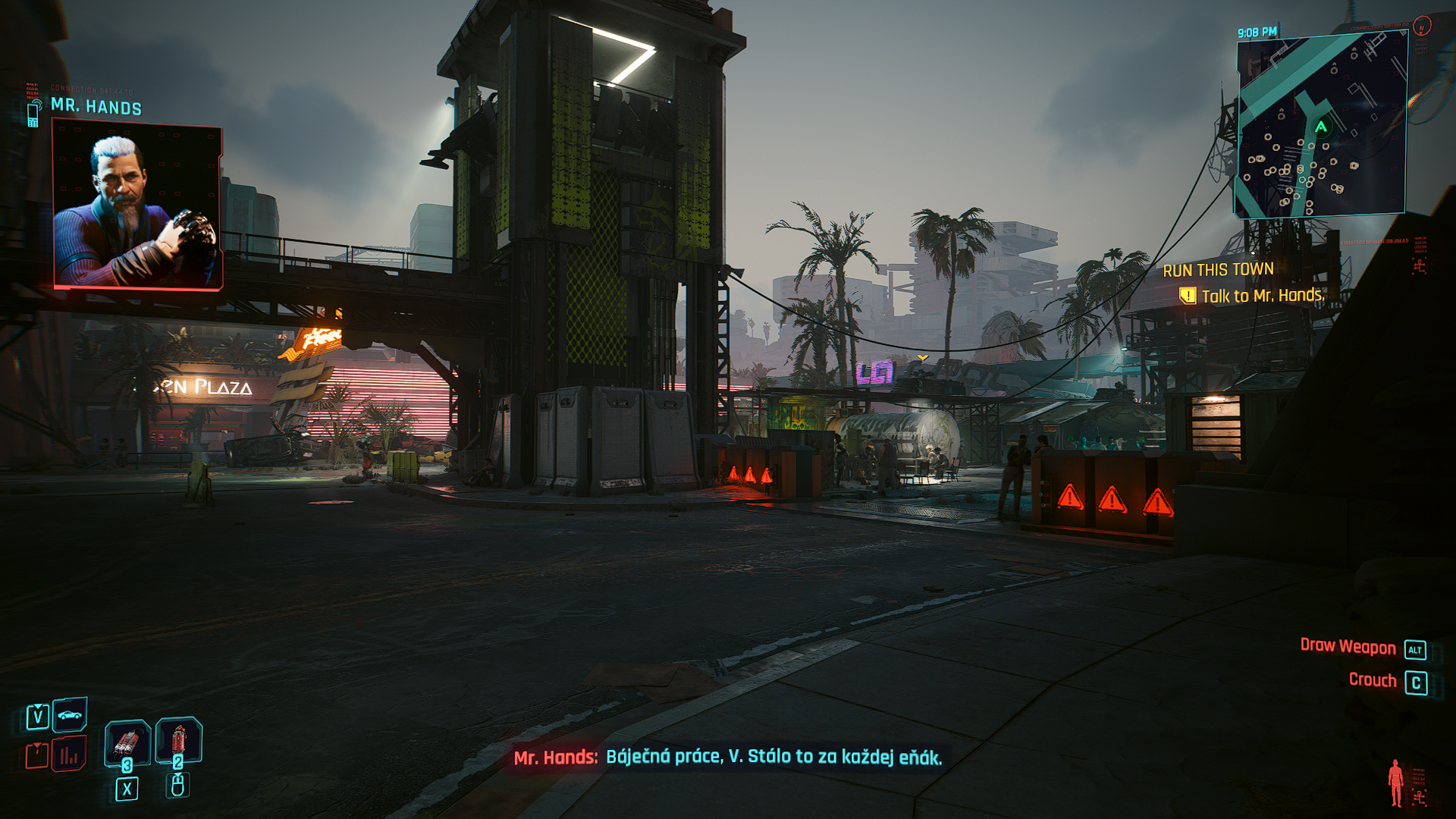Viewport: 1456px width, 819px height.
Task: Click the phone call icon beside Mr. Hands
Action: point(33,115)
